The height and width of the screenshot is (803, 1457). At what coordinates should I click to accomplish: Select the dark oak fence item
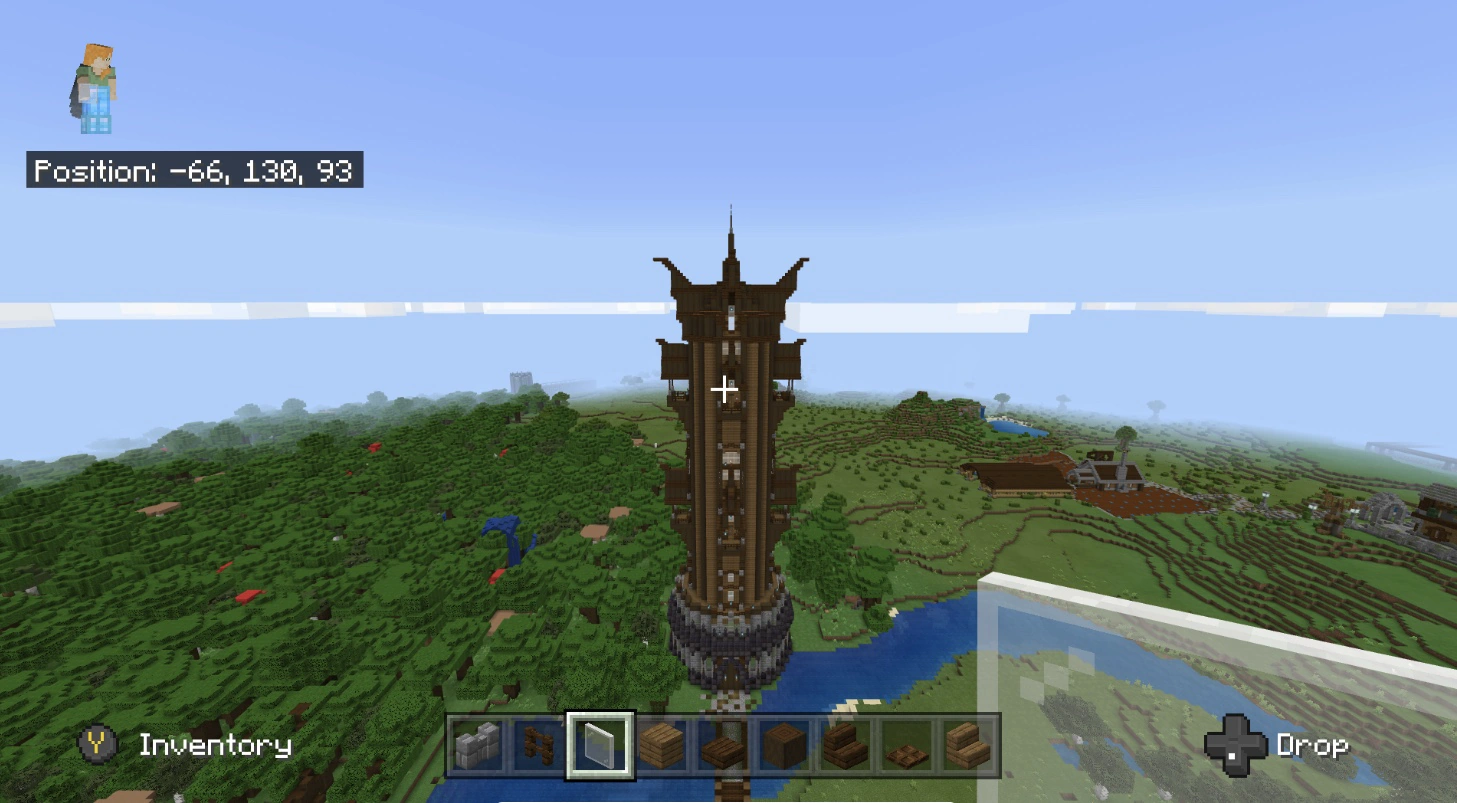click(x=540, y=746)
